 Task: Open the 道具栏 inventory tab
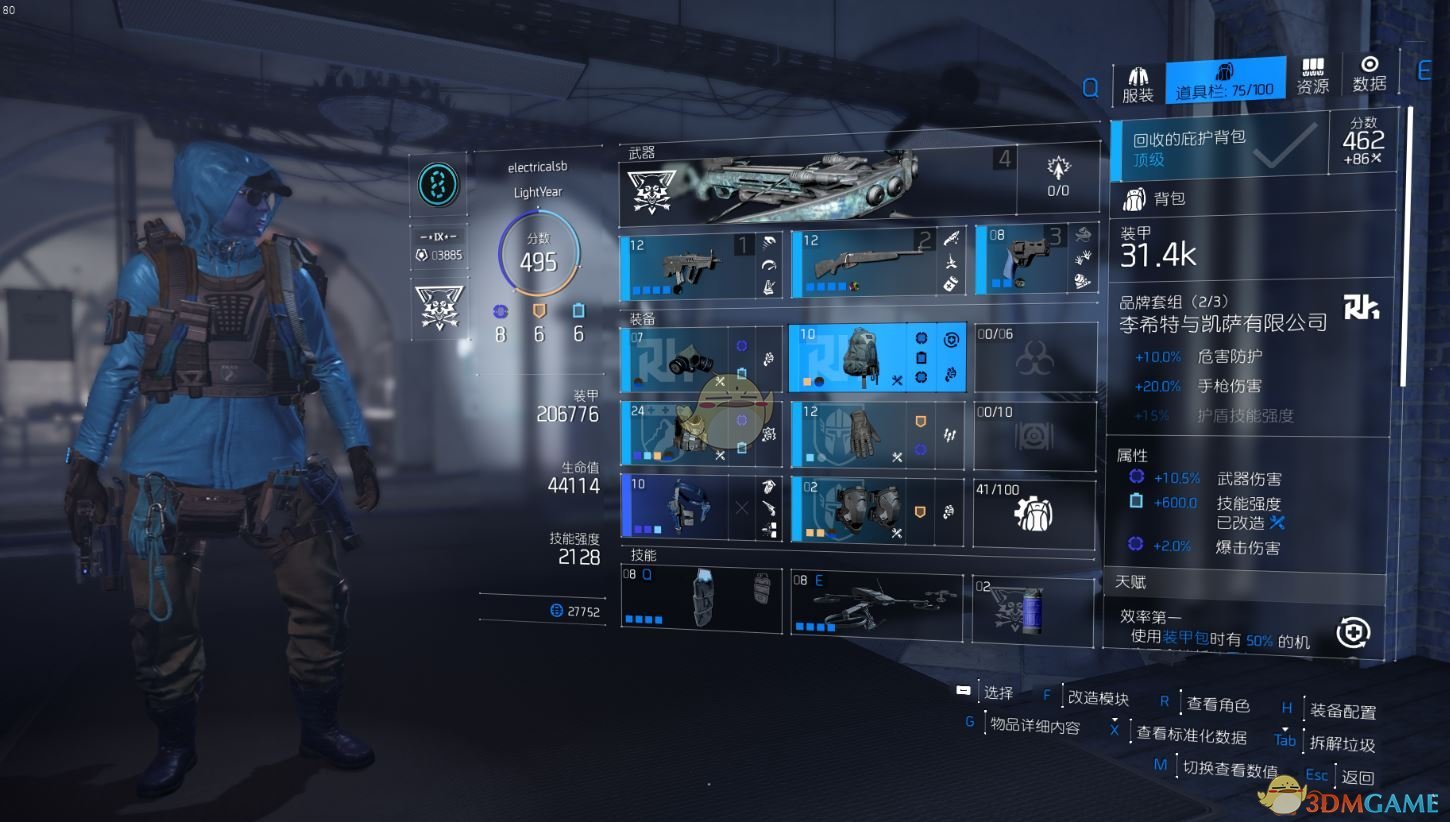tap(1224, 81)
